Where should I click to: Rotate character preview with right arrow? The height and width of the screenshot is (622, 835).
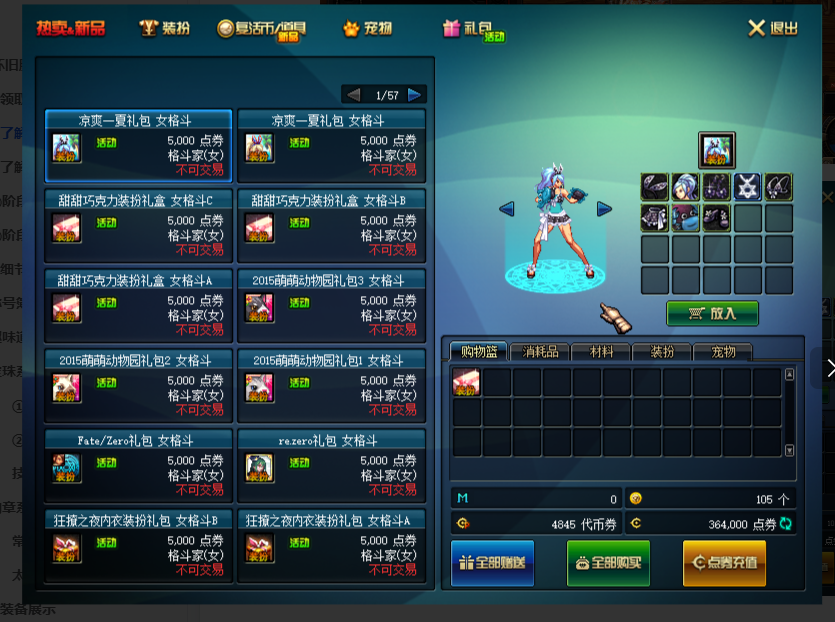coord(604,208)
